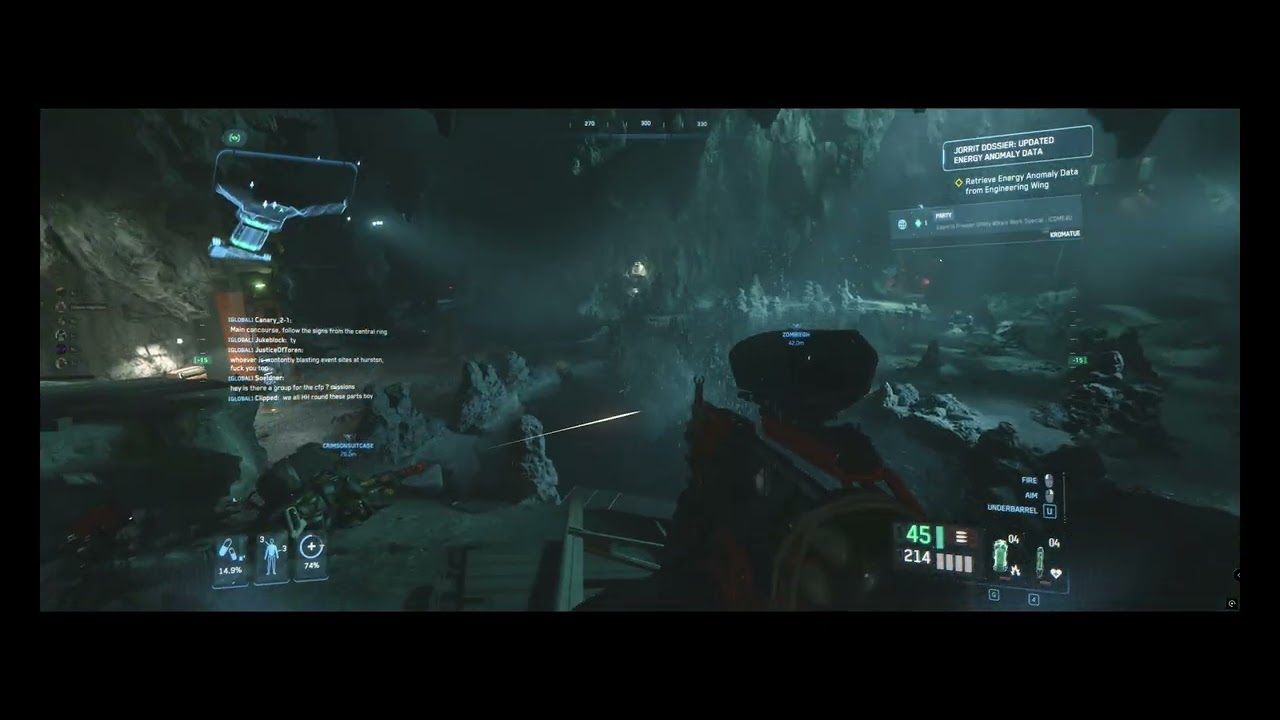Select the Retrieve Energy Anomaly Data objective
Image resolution: width=1280 pixels, height=720 pixels.
(1020, 181)
